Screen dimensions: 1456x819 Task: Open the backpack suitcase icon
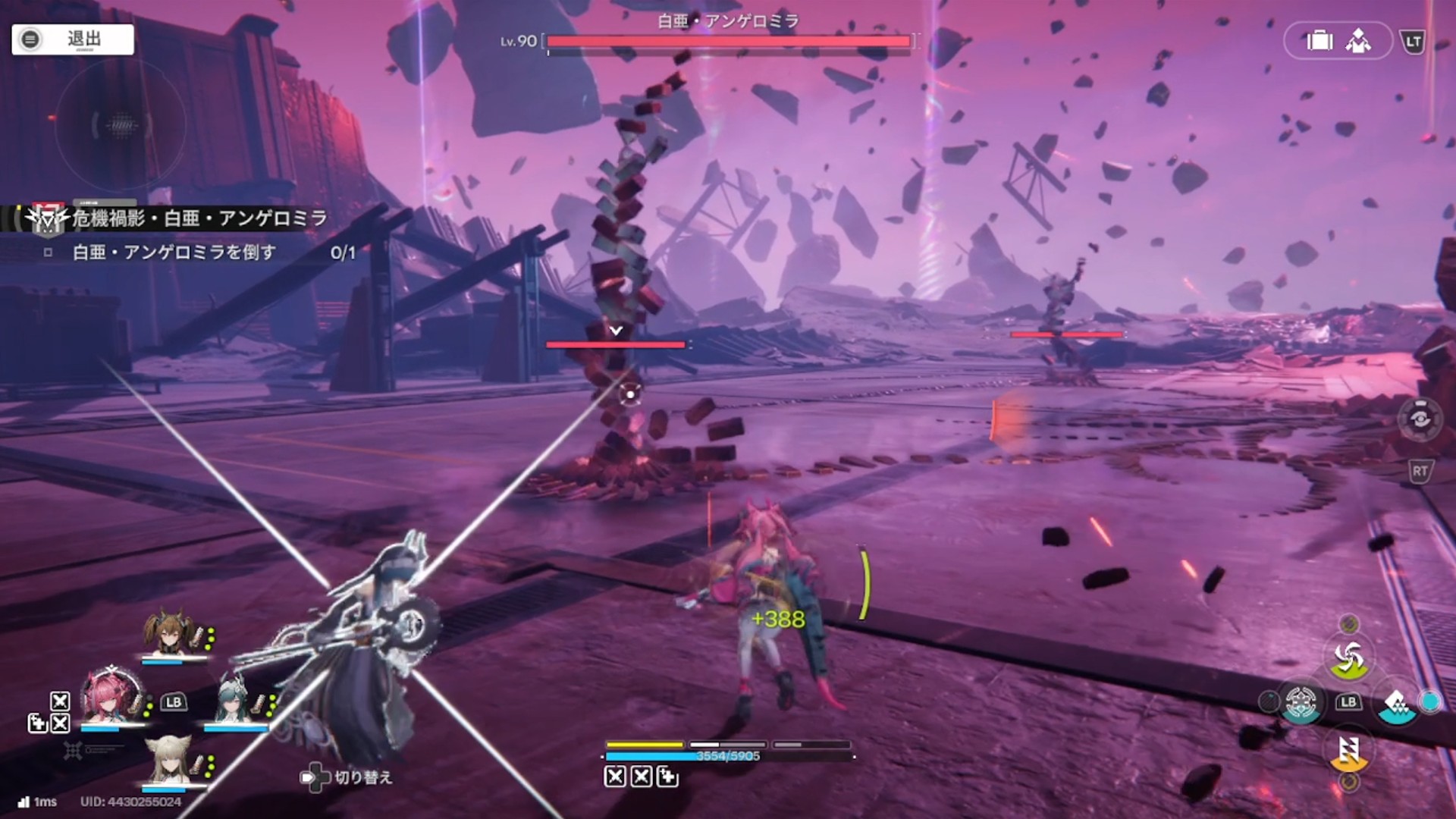click(x=1319, y=41)
